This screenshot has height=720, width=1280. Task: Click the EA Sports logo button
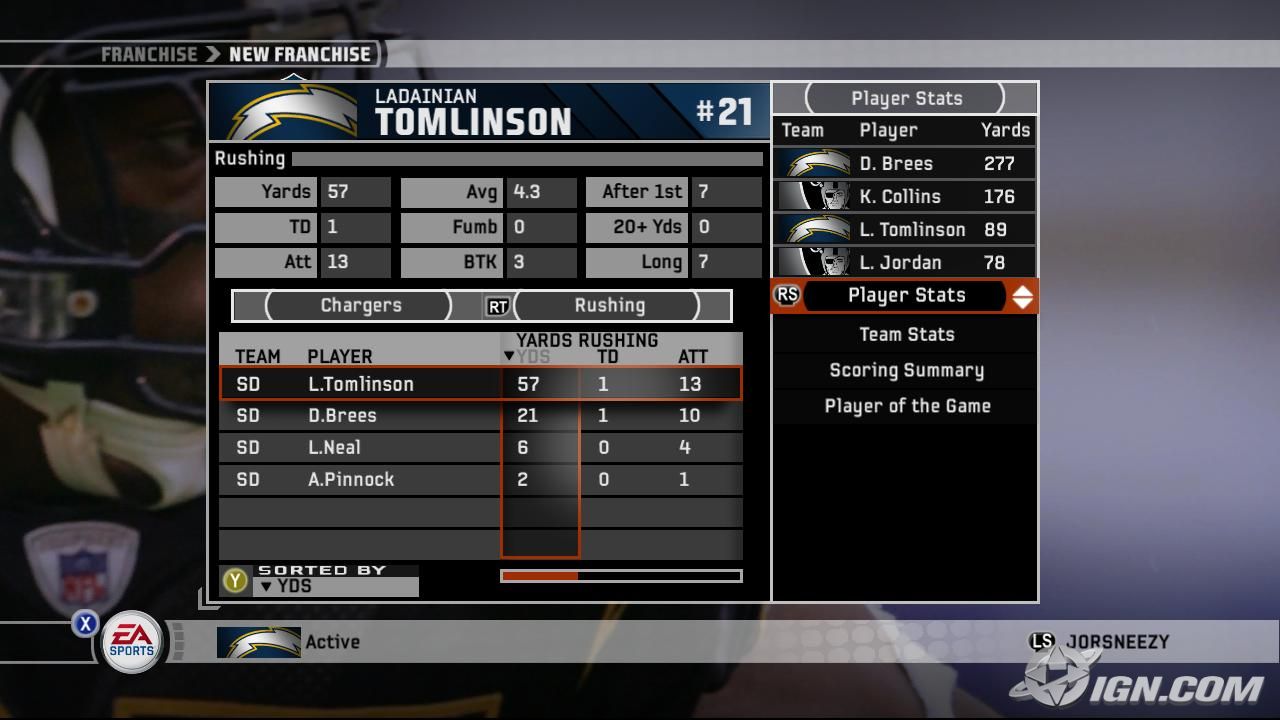click(131, 642)
